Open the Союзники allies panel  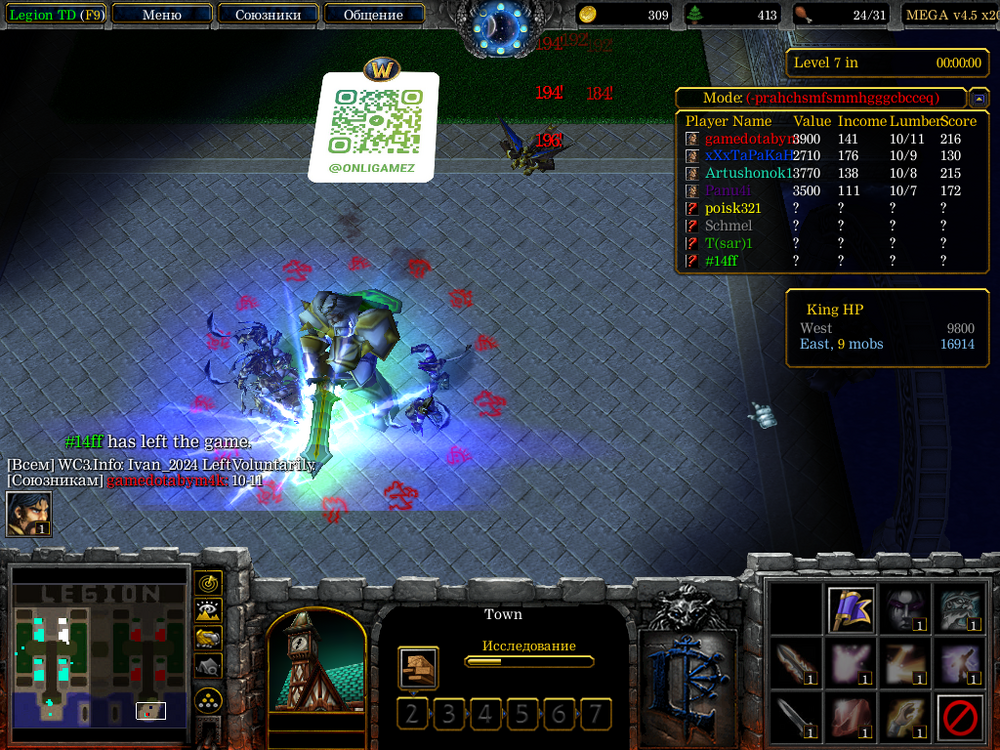tap(268, 14)
